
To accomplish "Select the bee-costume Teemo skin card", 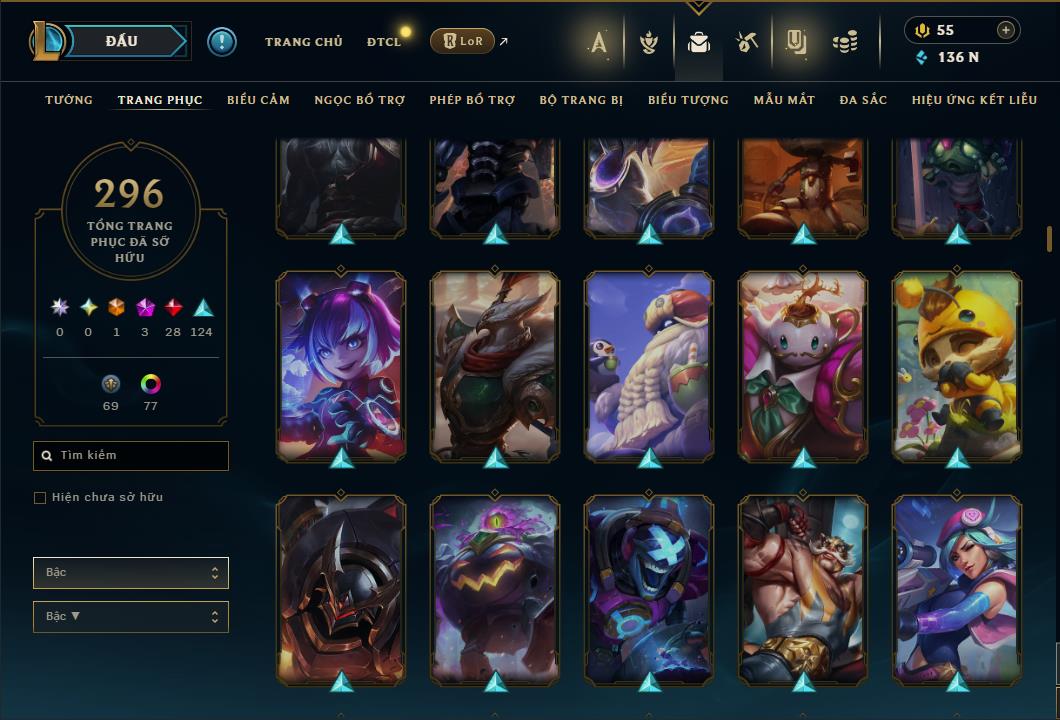I will click(x=957, y=366).
